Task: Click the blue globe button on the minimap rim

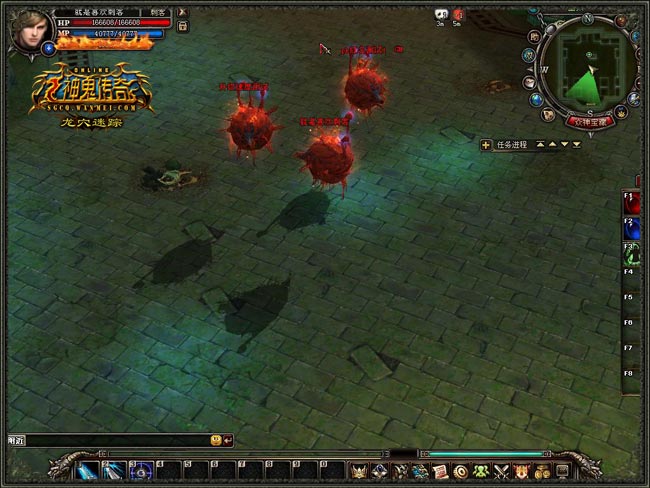Action: click(536, 99)
